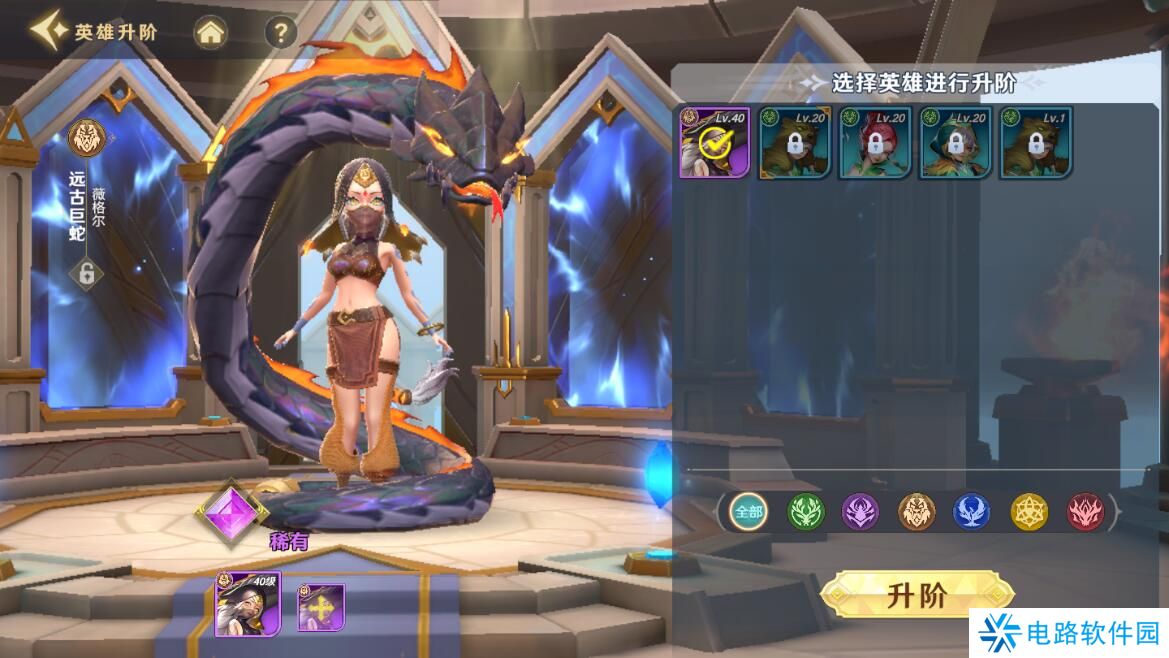This screenshot has height=658, width=1169.
Task: Tap the purple 稀有 rarity gem
Action: [231, 512]
